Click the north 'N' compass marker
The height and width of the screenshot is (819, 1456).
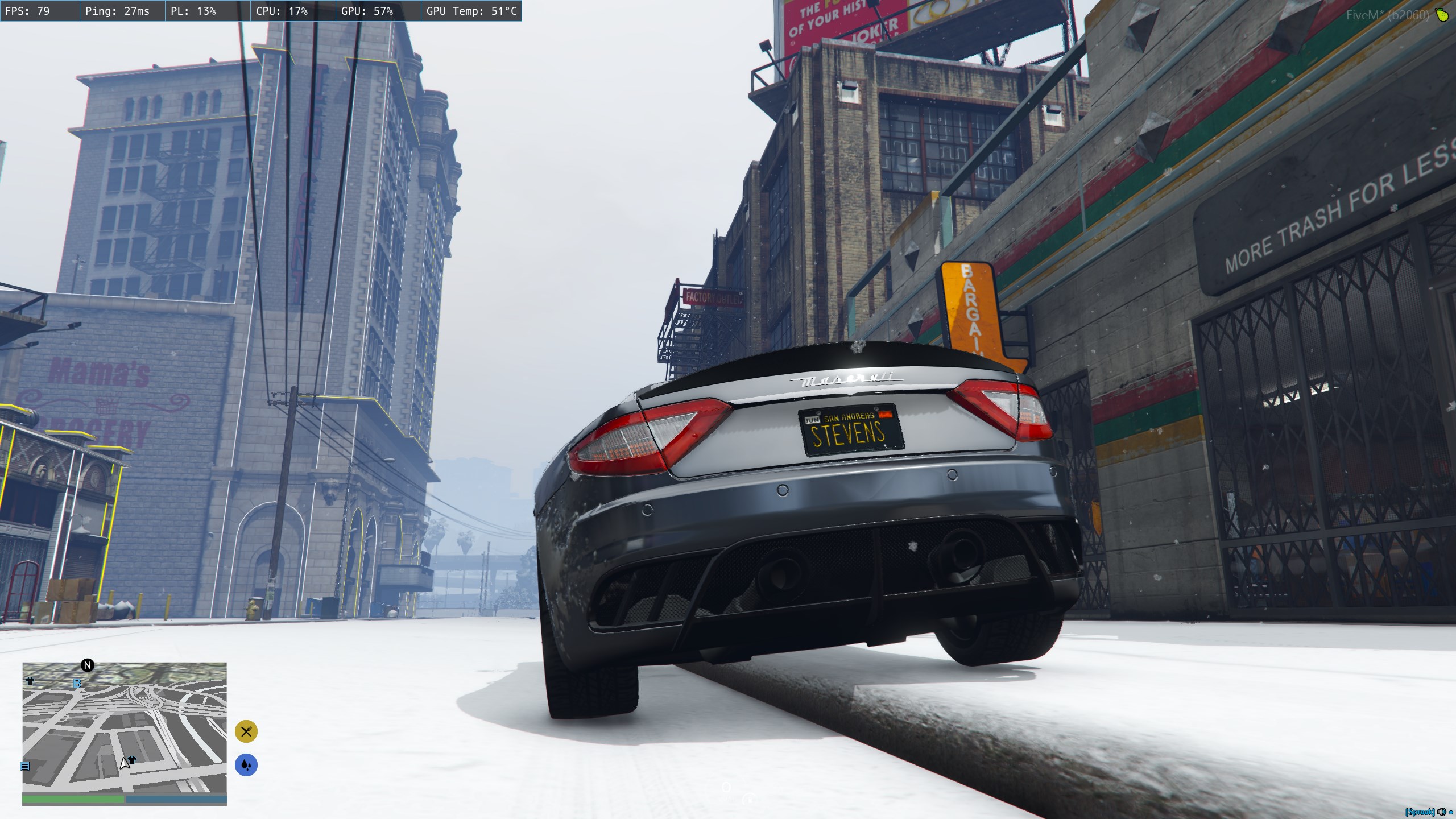click(x=88, y=665)
